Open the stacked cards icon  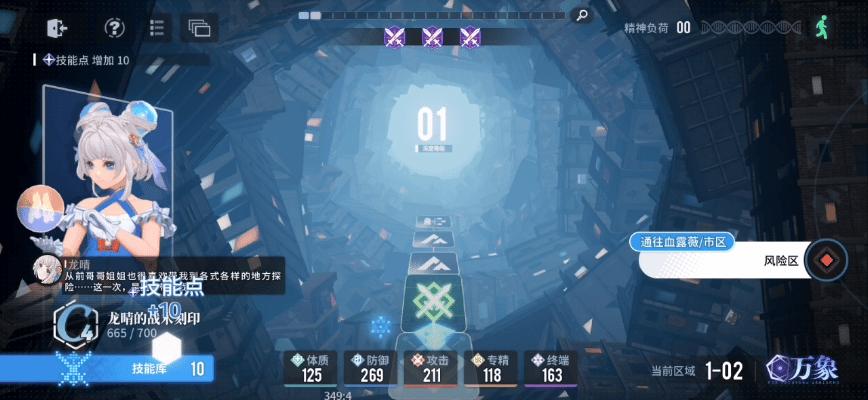(x=199, y=28)
